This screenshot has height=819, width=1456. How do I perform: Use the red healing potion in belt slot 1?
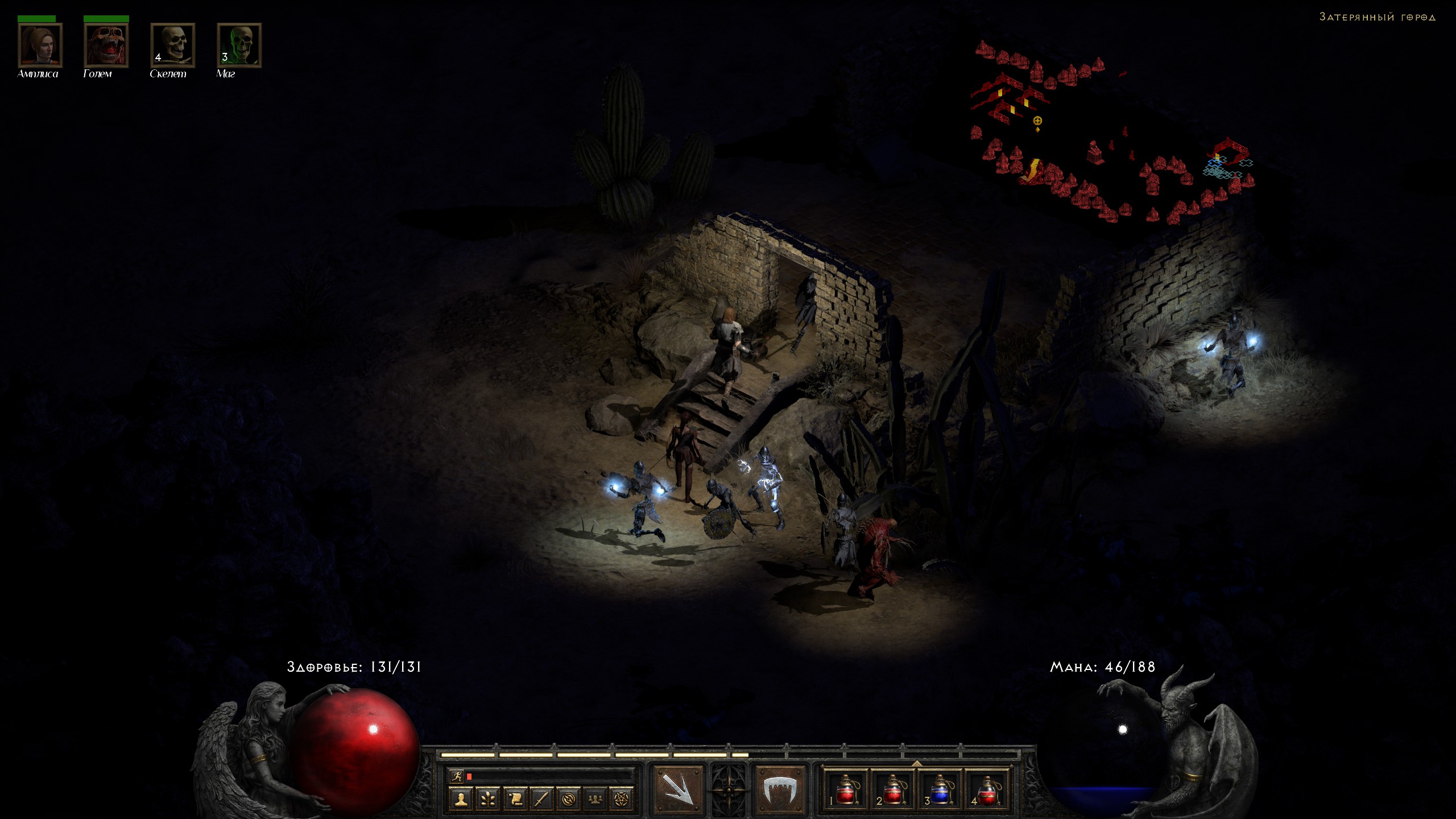pyautogui.click(x=846, y=789)
